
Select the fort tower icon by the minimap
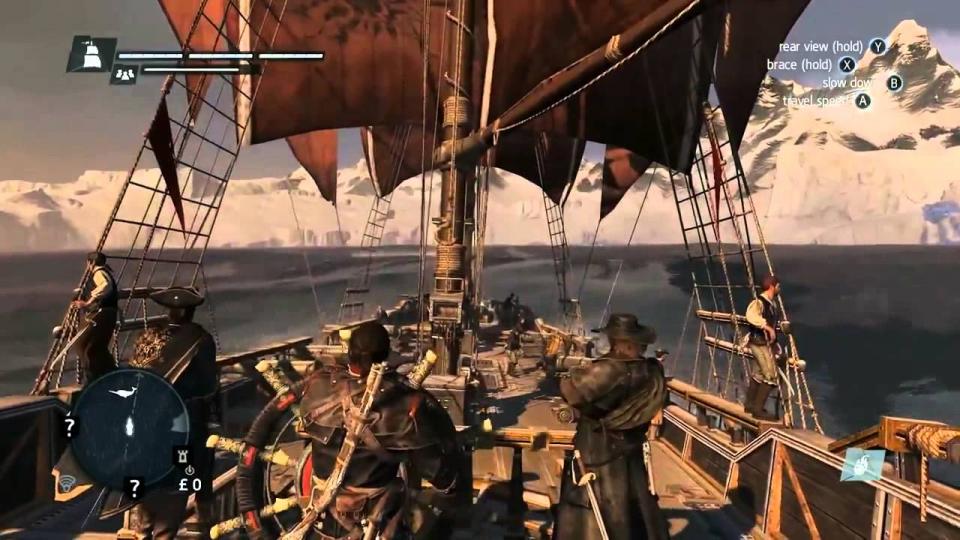point(182,455)
